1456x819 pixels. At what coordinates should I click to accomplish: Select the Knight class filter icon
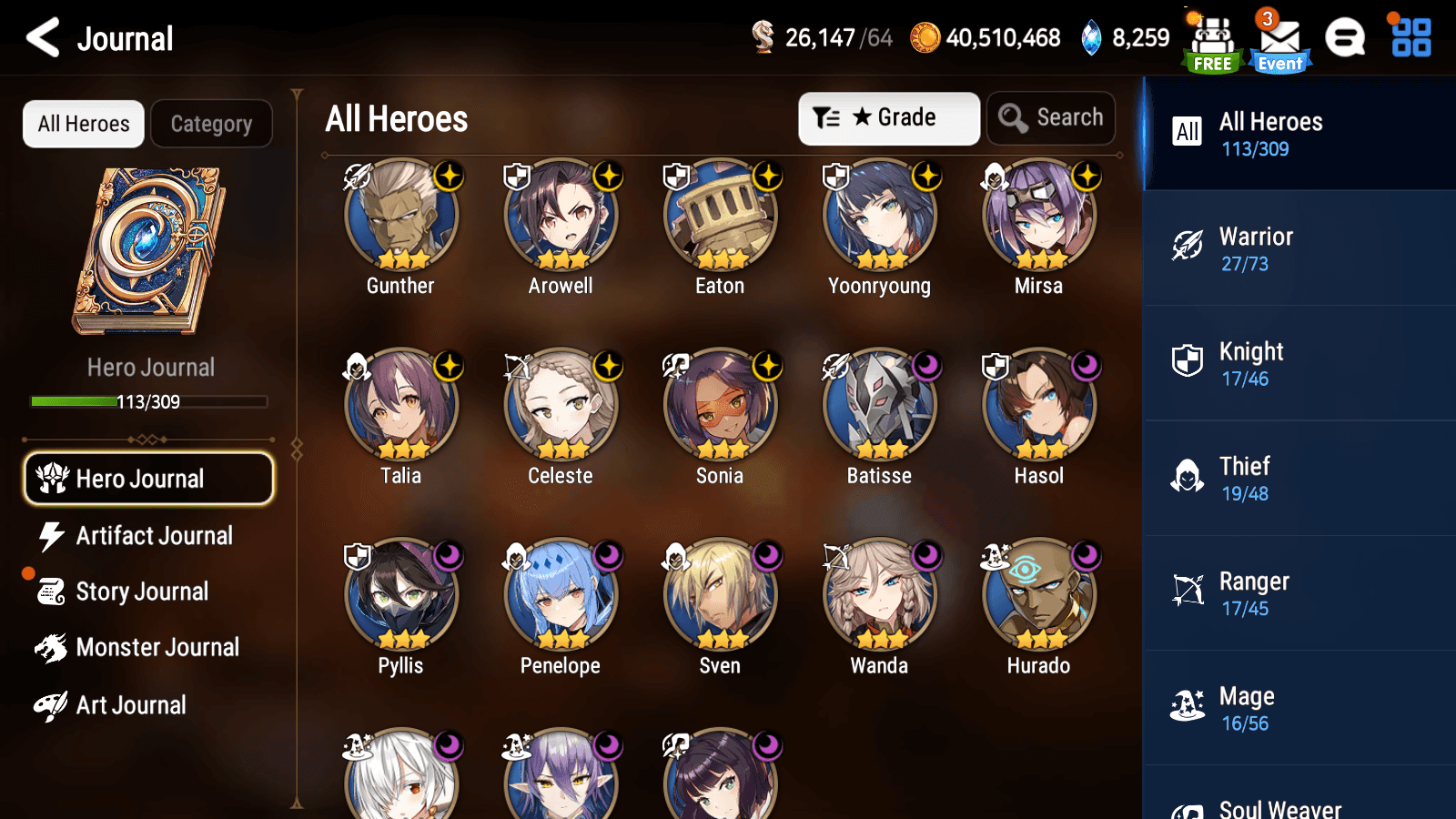pyautogui.click(x=1188, y=362)
